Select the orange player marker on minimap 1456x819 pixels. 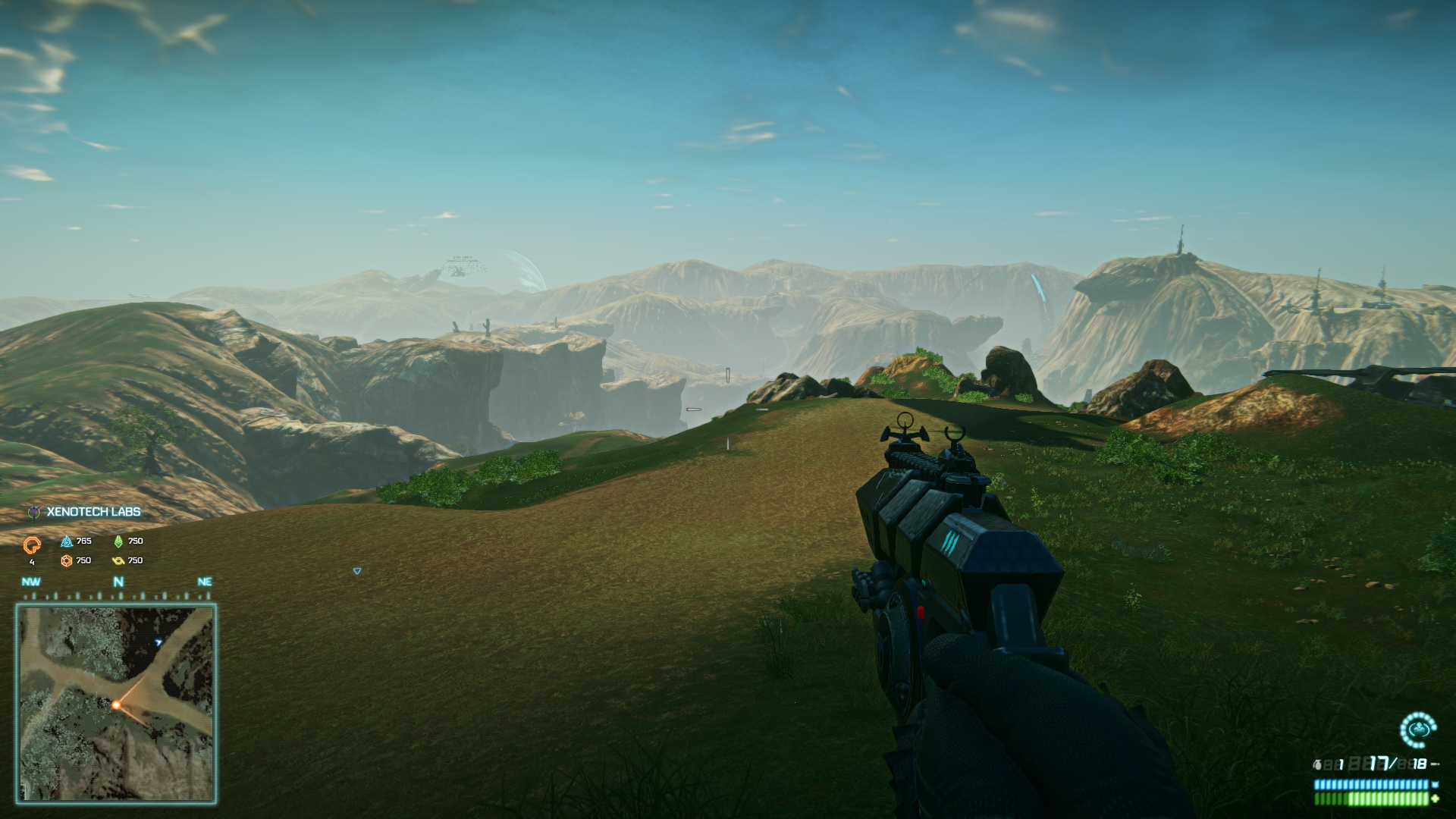[116, 705]
